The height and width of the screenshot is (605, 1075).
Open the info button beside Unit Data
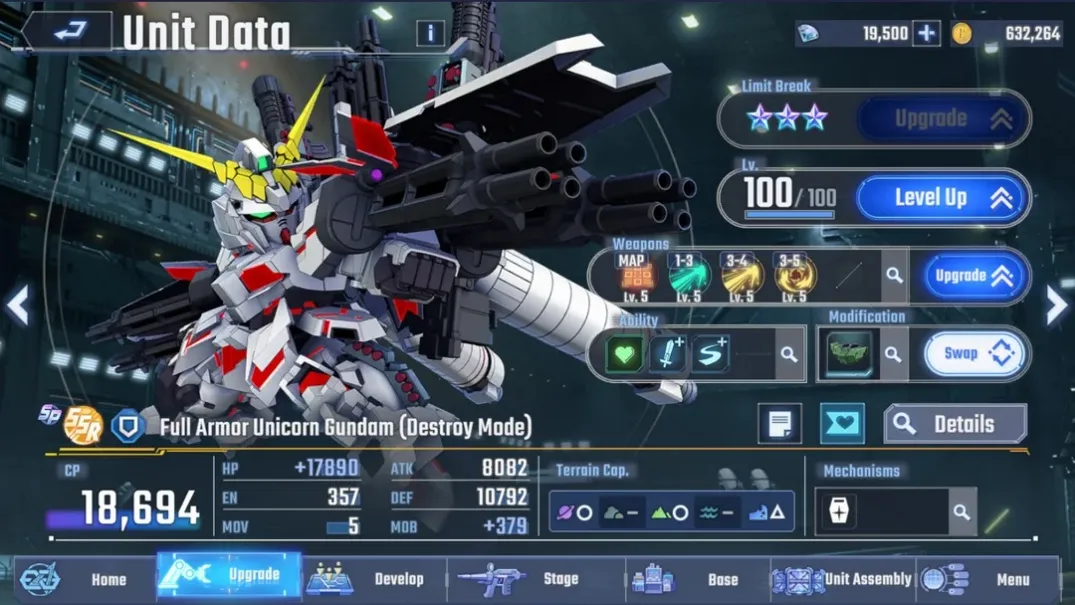point(430,33)
